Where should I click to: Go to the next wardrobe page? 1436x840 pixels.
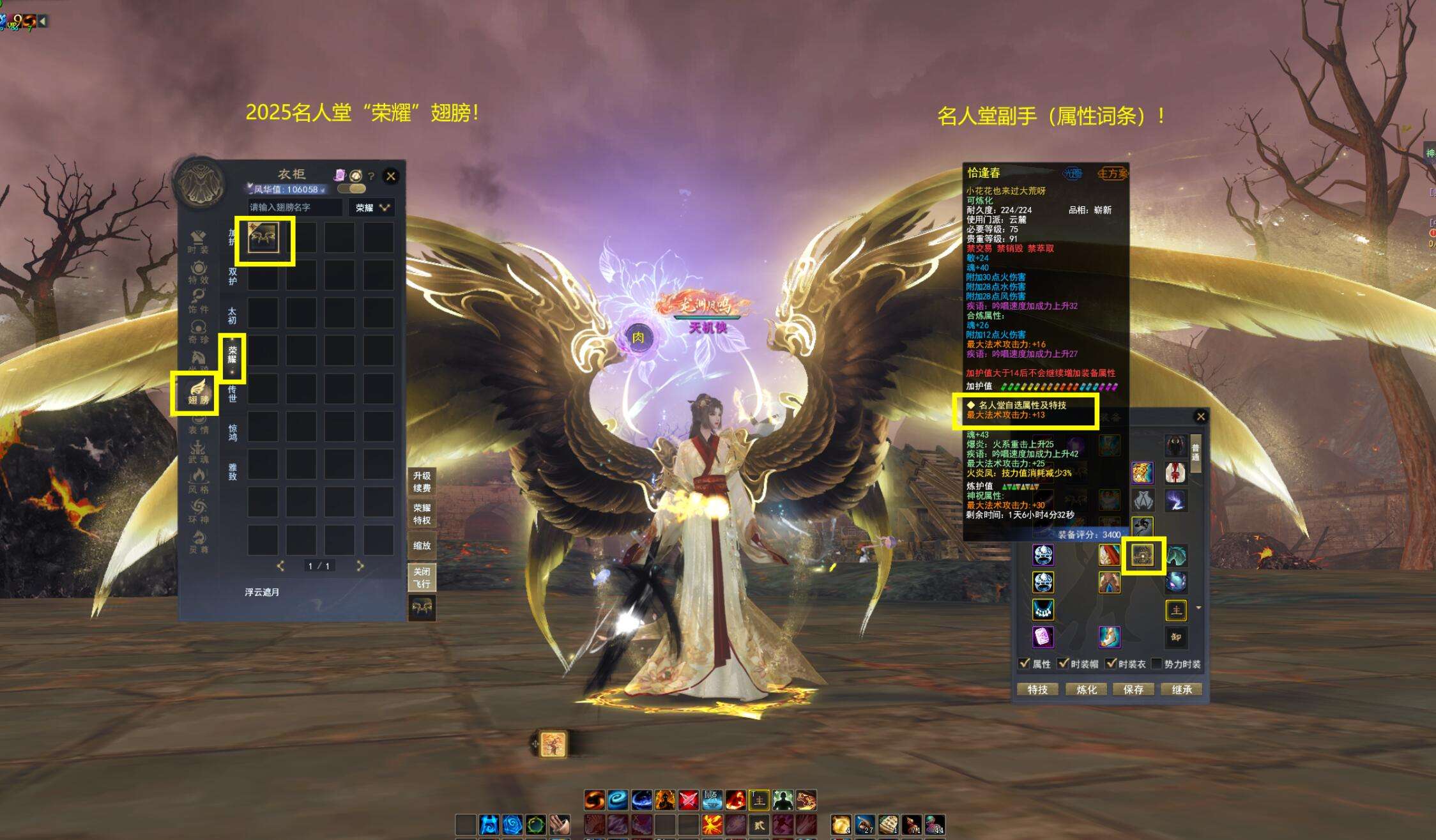tap(360, 566)
